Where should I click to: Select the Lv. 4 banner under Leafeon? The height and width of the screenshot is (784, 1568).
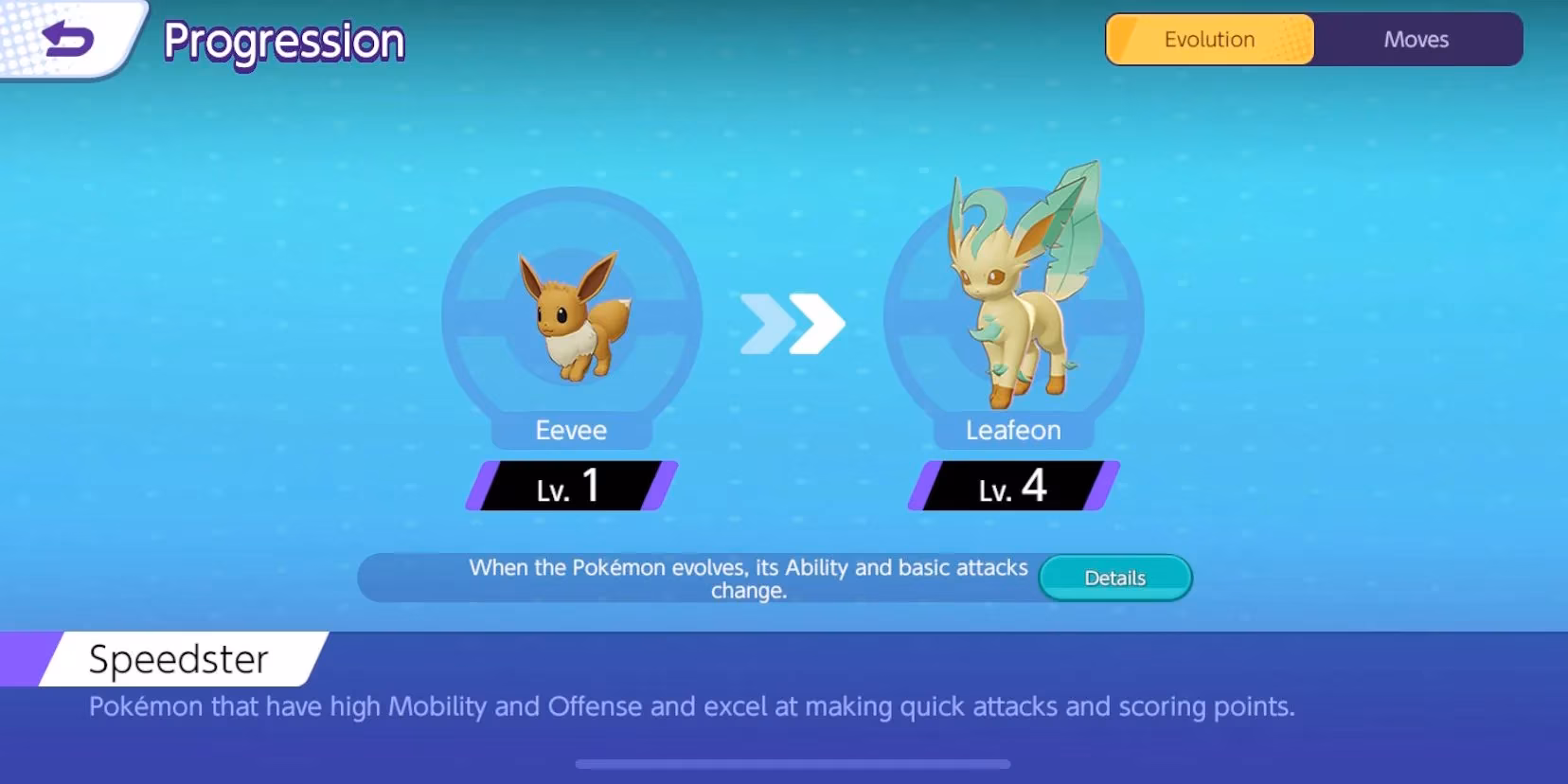[x=1012, y=486]
